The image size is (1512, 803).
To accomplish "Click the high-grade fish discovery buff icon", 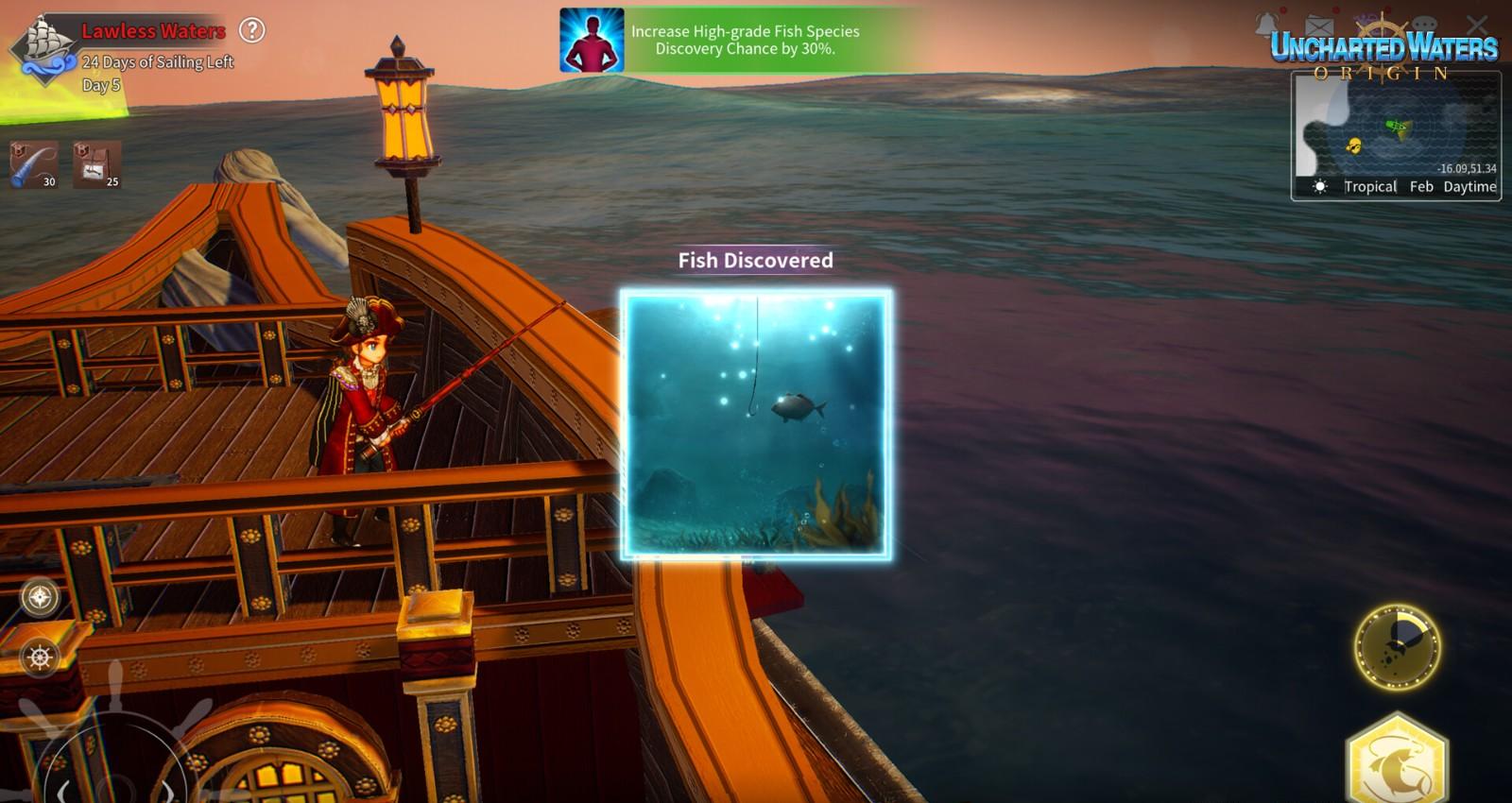I will pos(592,41).
